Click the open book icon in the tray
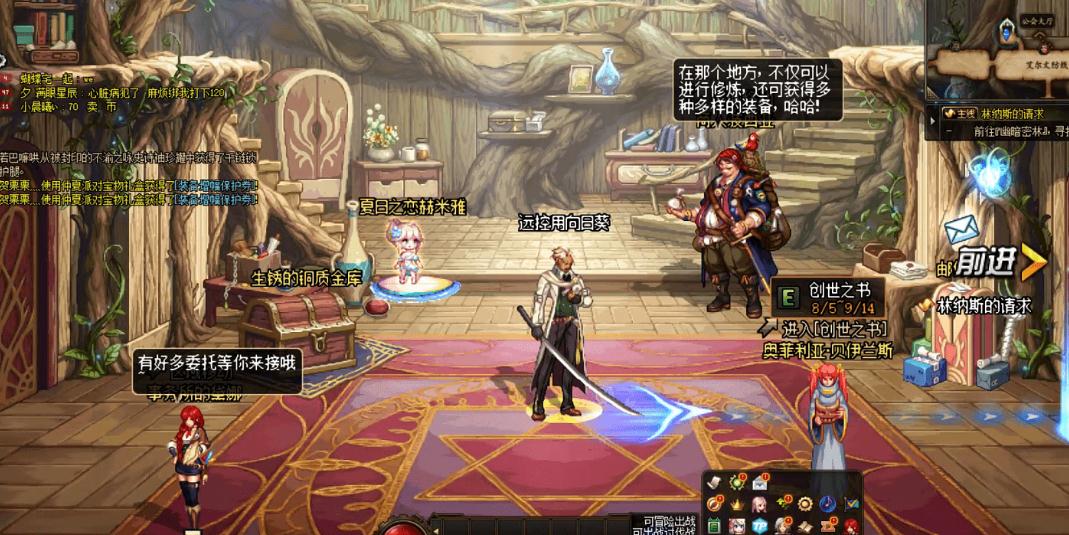 805,526
